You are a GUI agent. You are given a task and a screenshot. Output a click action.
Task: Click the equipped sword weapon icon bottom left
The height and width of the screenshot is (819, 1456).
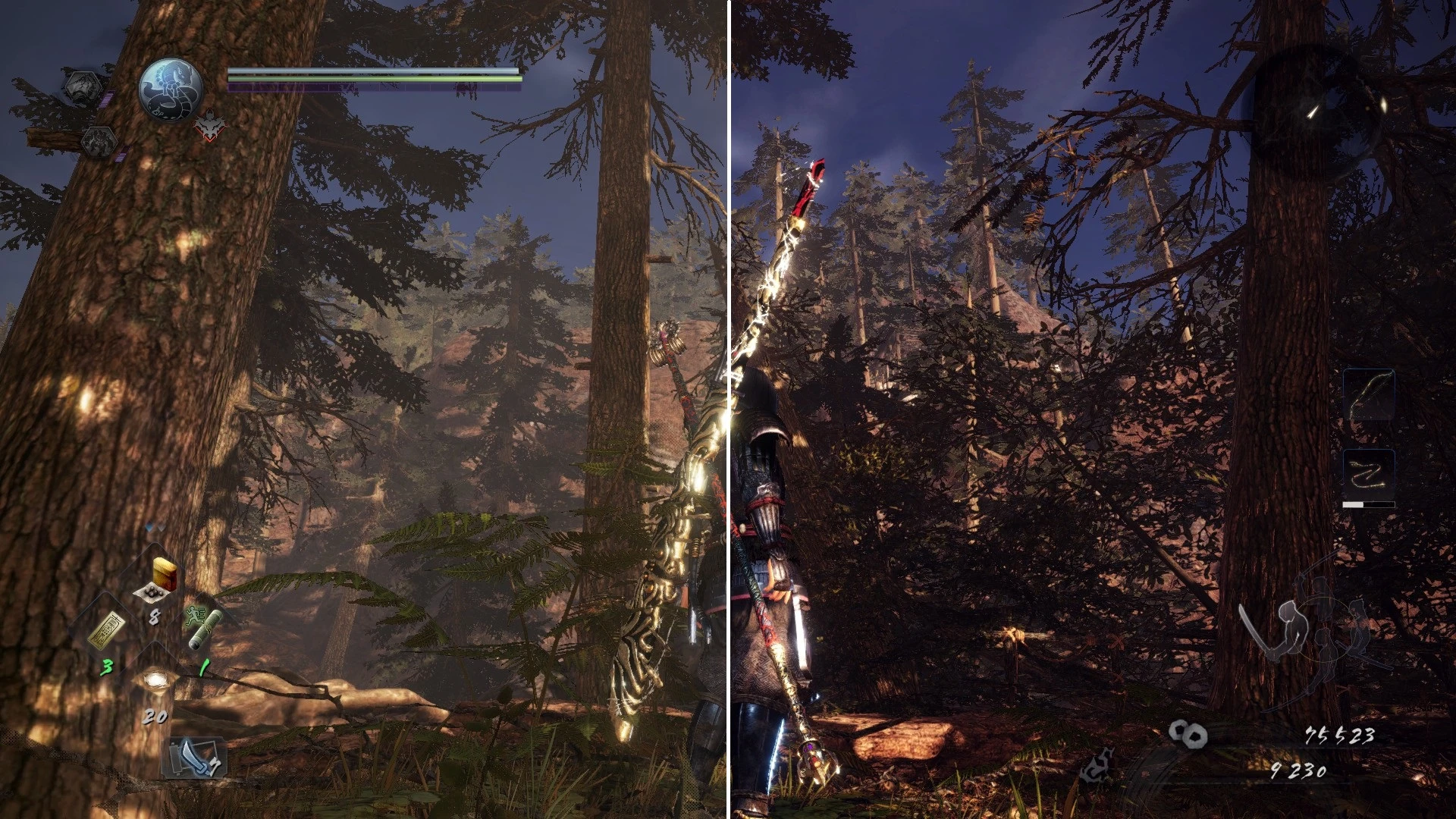pos(196,758)
